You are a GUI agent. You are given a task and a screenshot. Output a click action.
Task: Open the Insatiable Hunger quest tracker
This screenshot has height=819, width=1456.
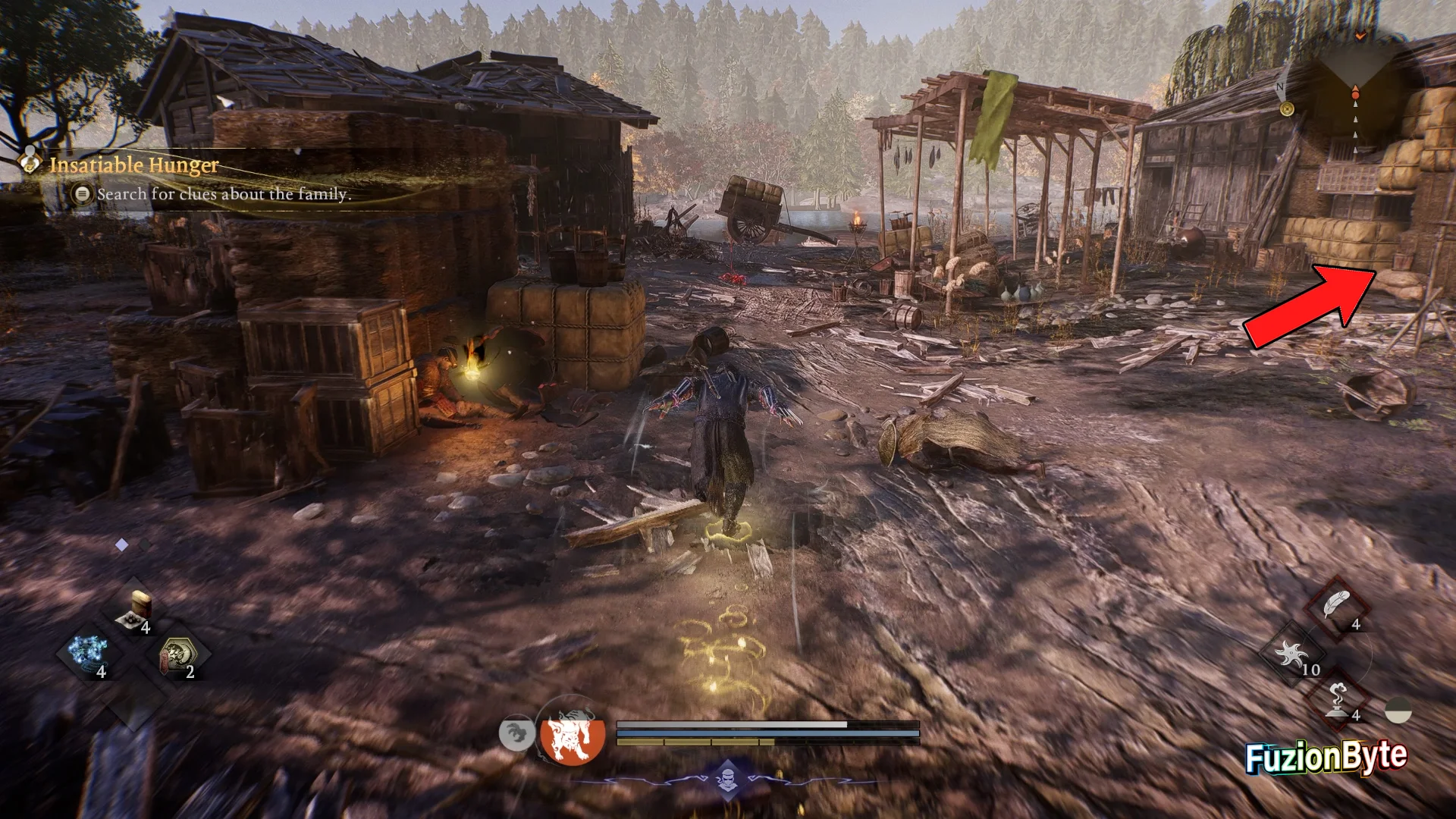(134, 165)
